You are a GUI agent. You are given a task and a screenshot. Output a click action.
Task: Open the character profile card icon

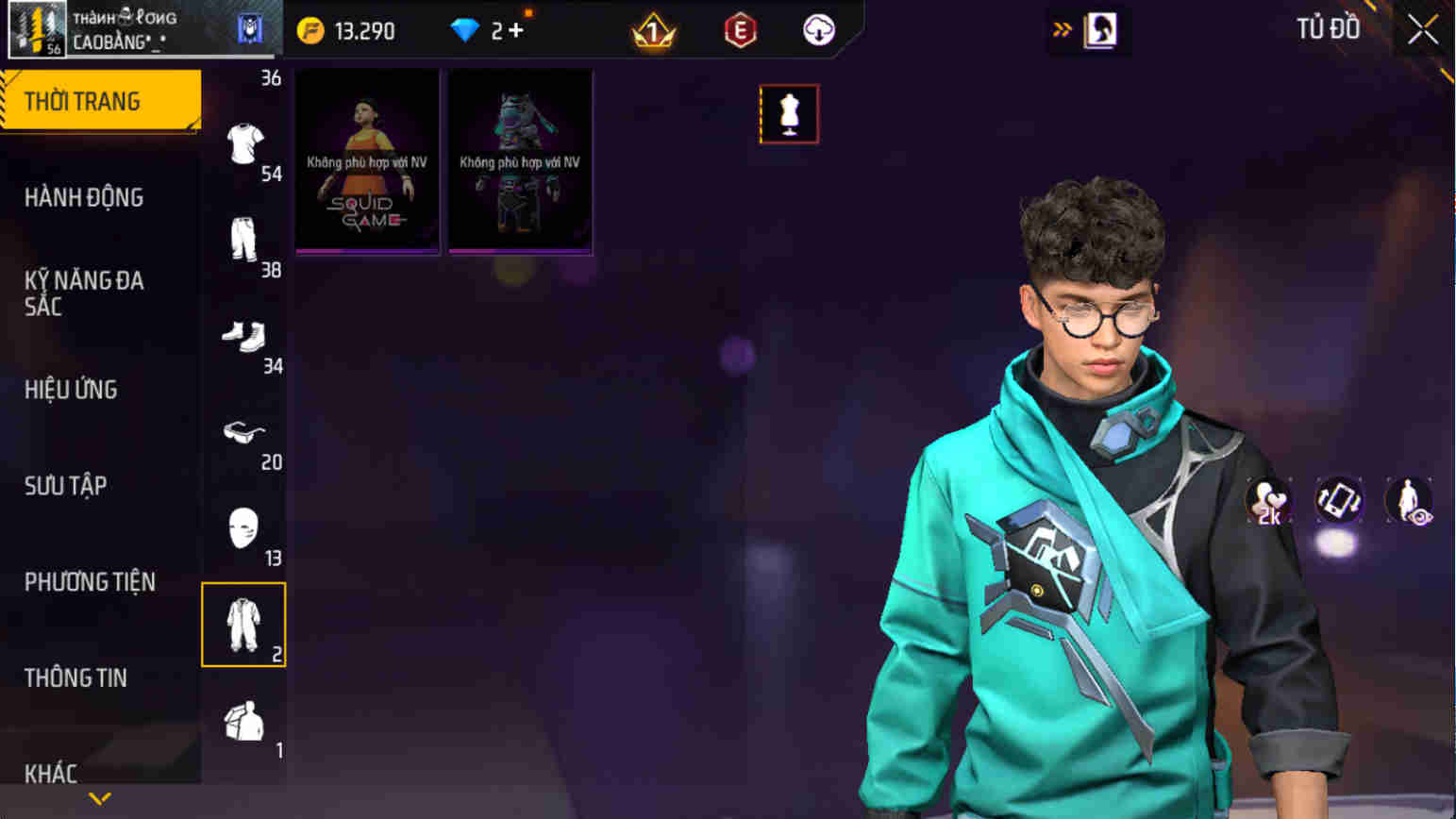click(1100, 29)
